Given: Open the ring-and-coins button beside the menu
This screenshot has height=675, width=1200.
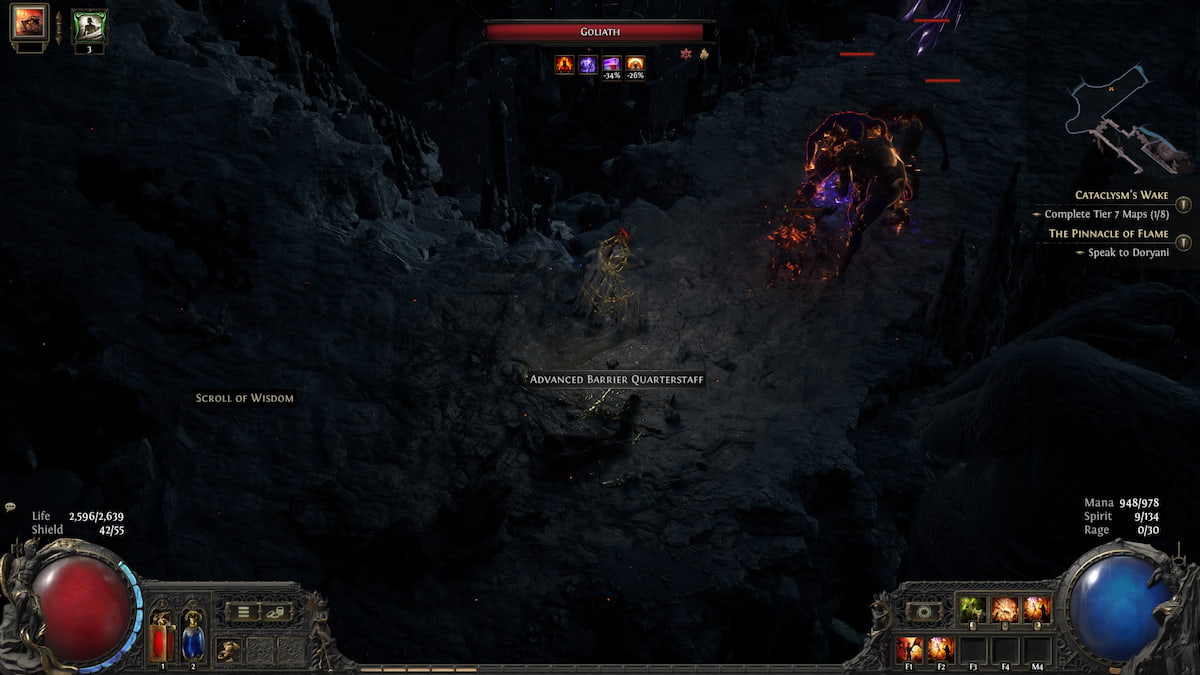Looking at the screenshot, I should (x=275, y=612).
